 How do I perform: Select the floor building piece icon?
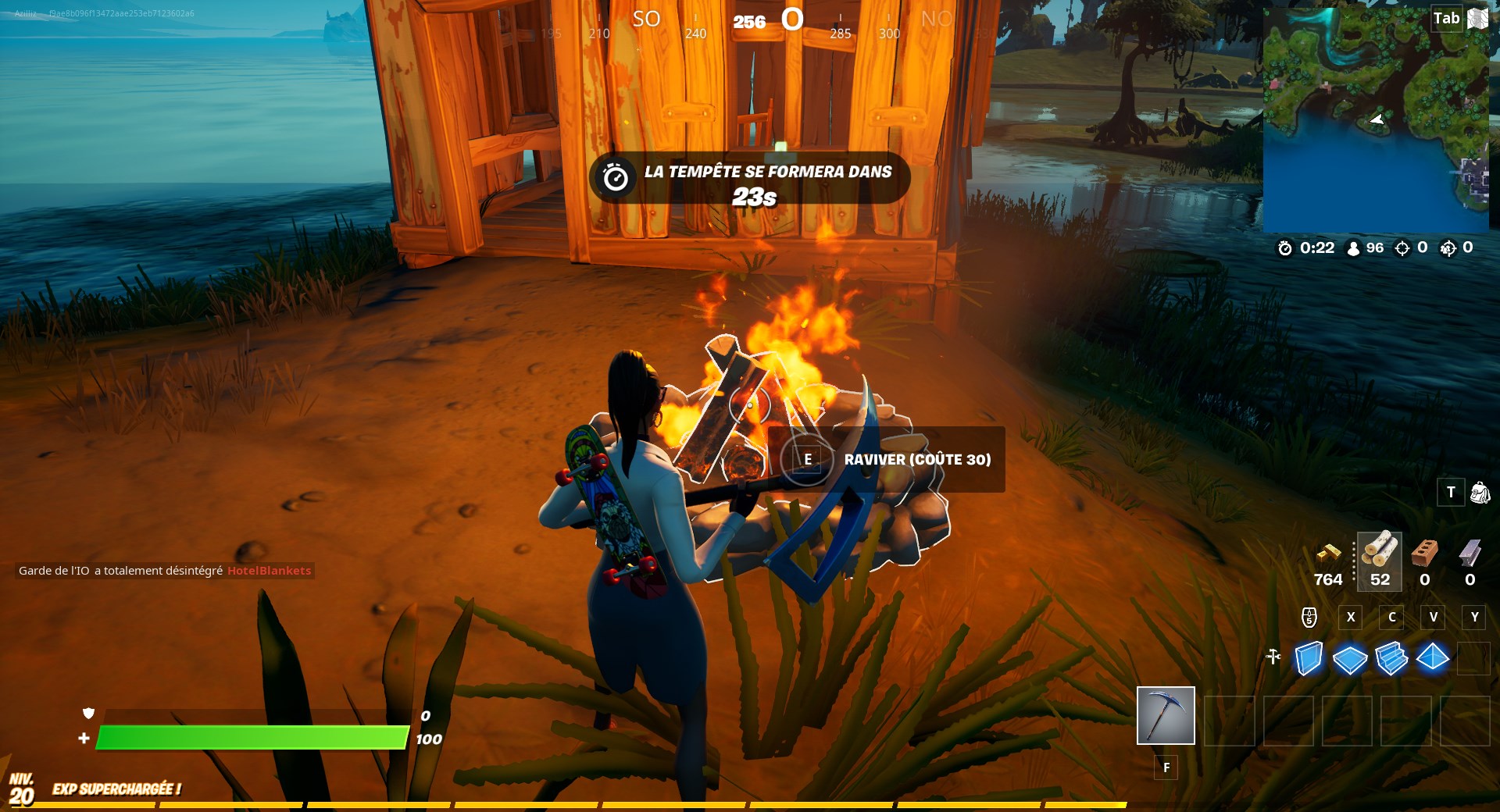(1349, 660)
